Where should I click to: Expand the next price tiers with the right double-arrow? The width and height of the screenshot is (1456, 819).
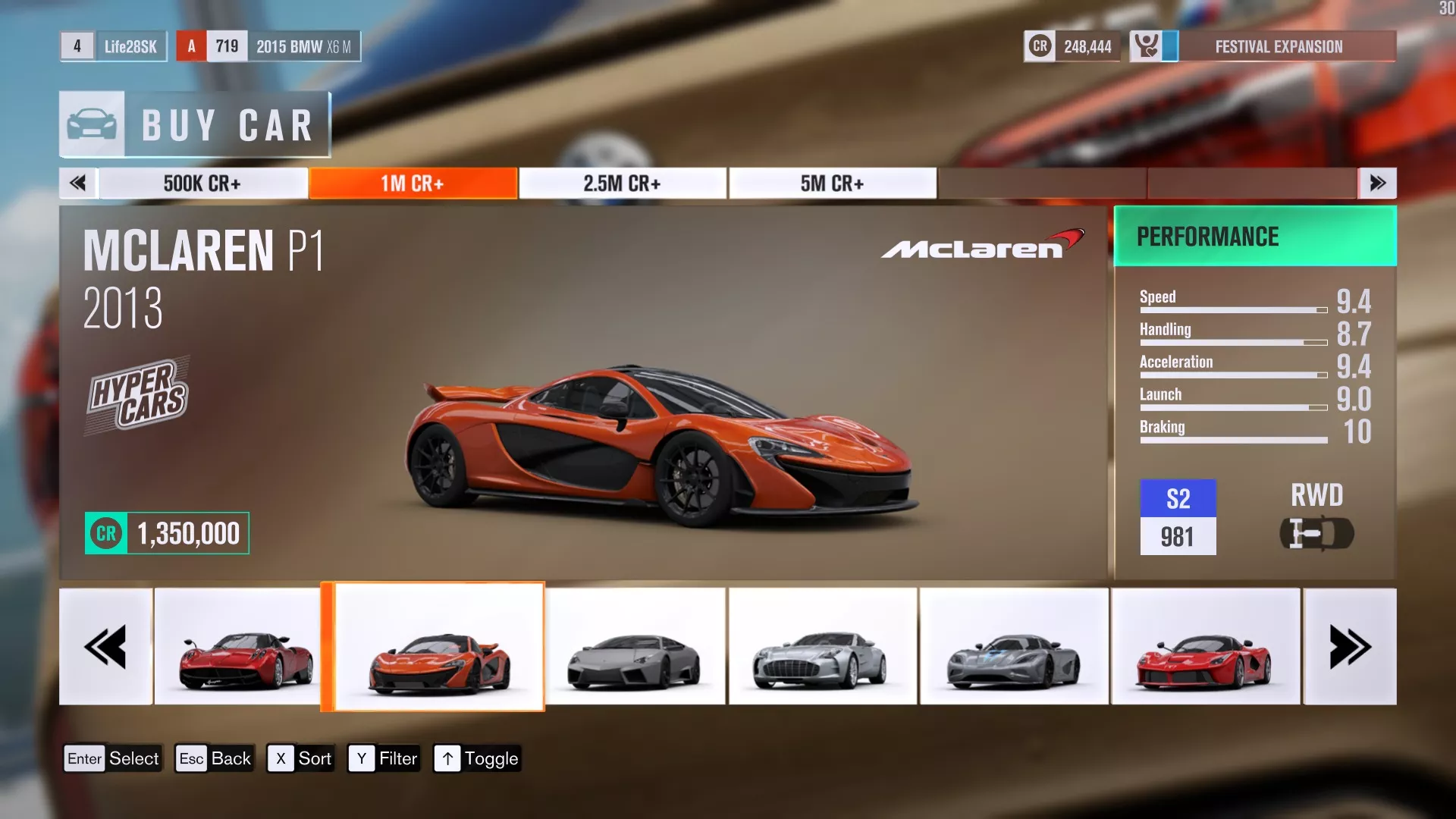(1377, 182)
